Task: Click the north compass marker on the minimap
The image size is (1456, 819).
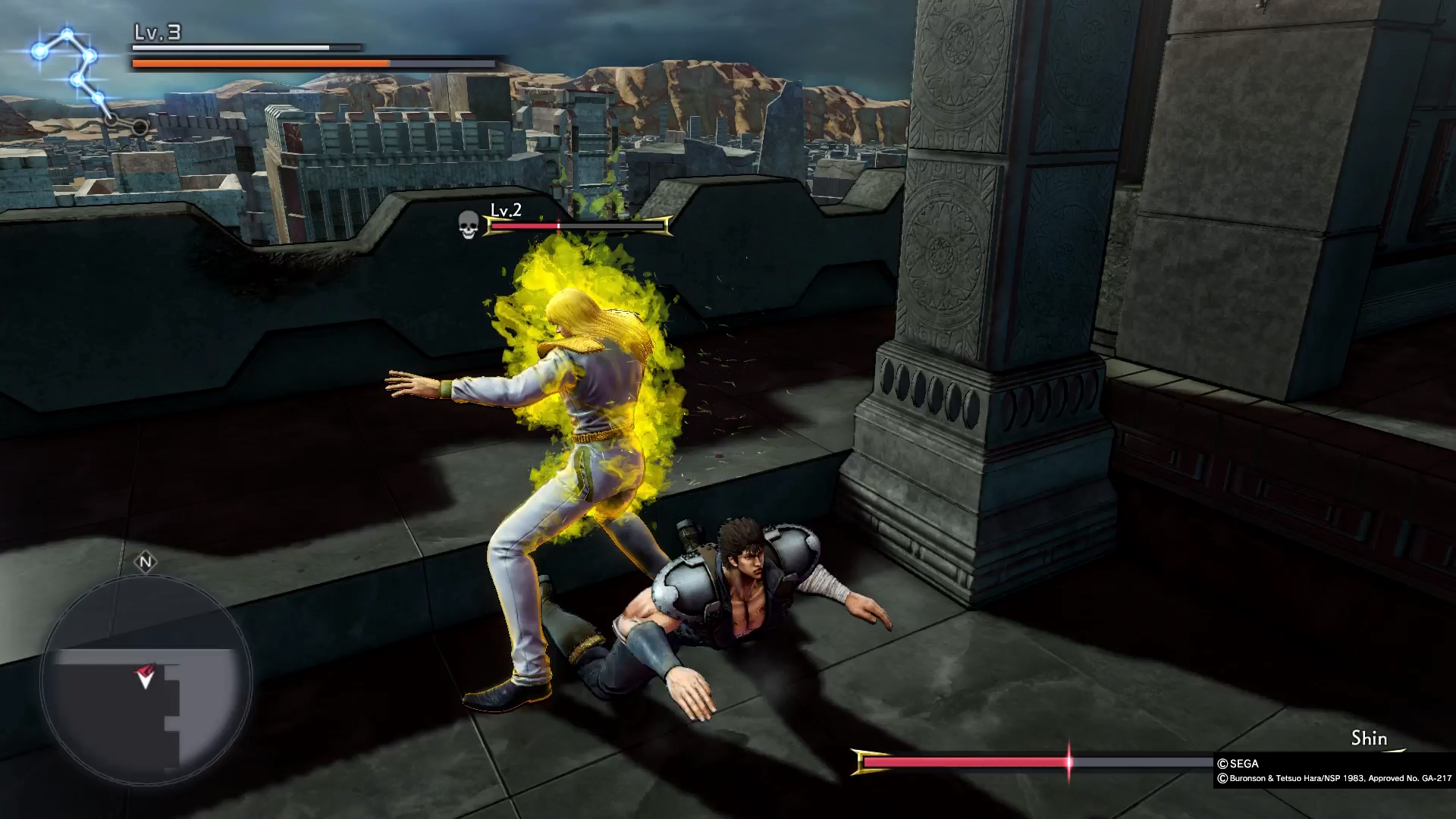Action: (x=146, y=562)
